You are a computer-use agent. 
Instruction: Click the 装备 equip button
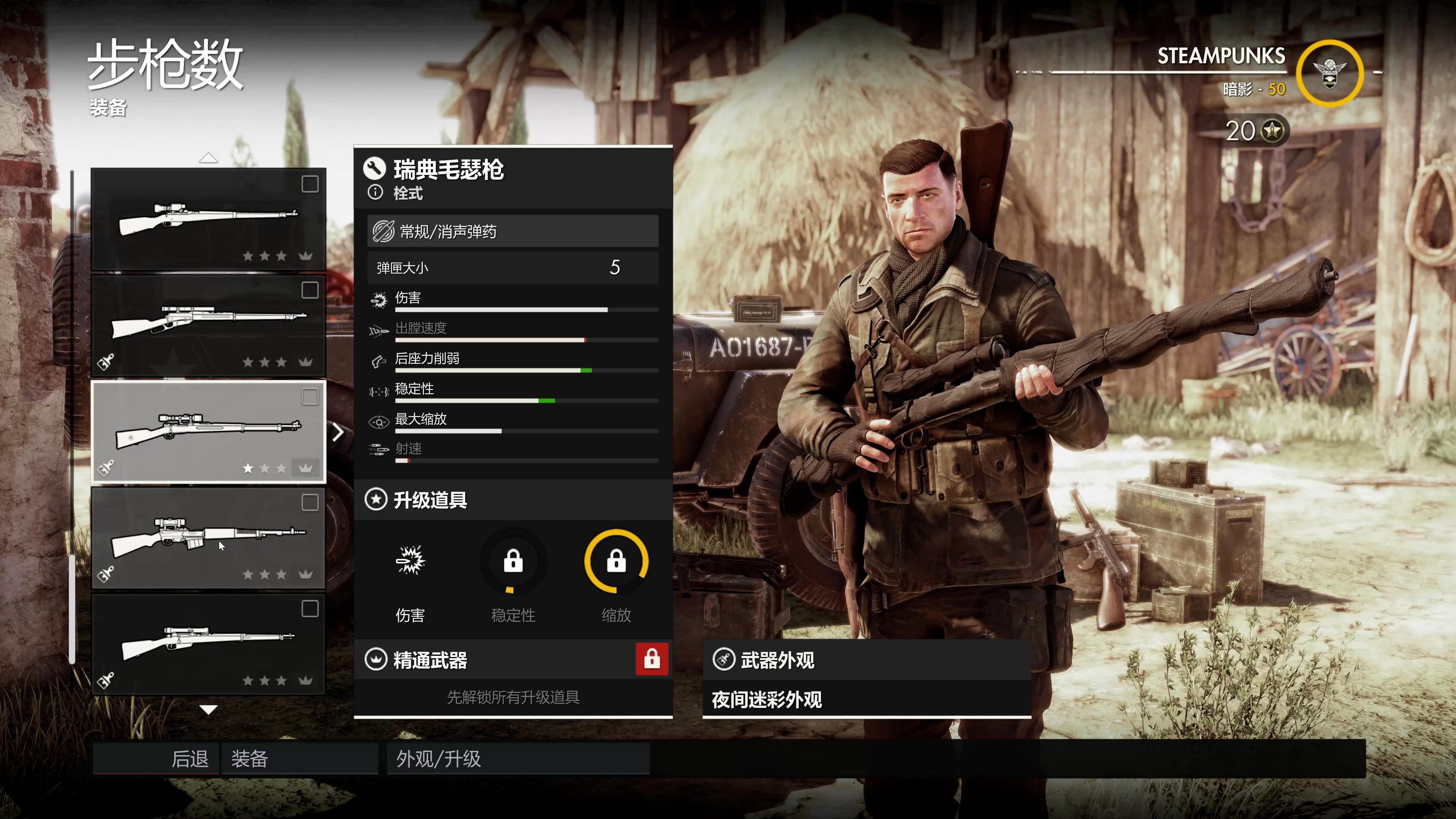300,758
